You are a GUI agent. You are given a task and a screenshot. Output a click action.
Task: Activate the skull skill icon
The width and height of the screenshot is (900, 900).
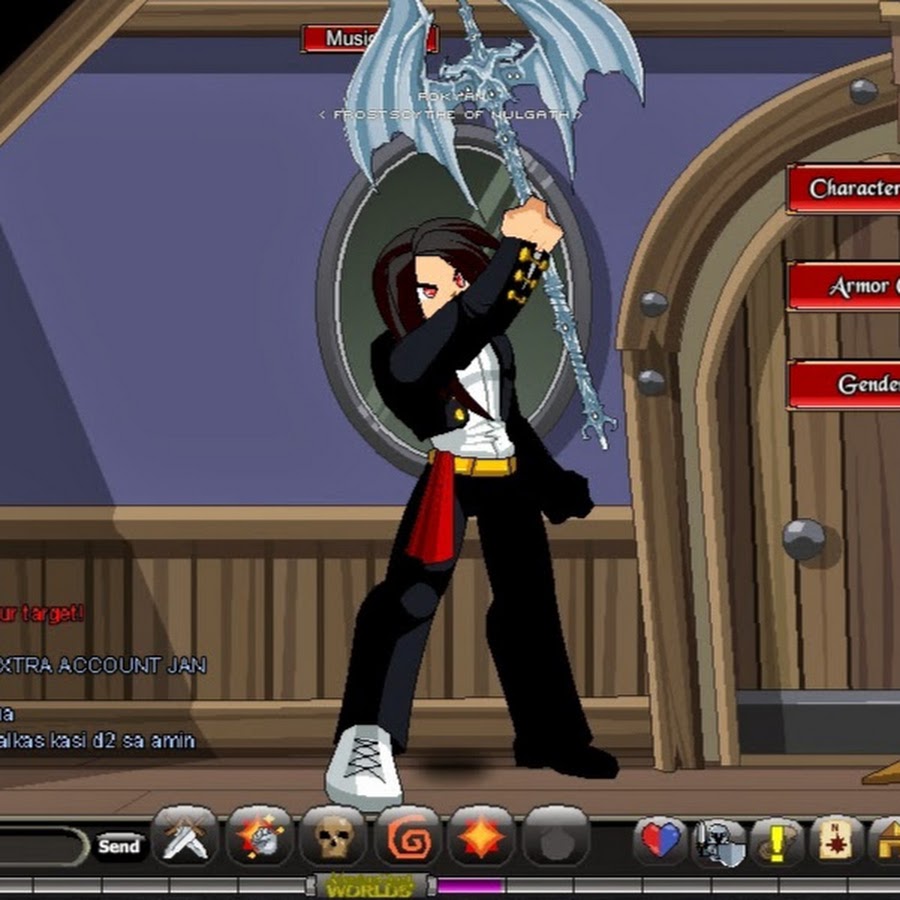[333, 838]
